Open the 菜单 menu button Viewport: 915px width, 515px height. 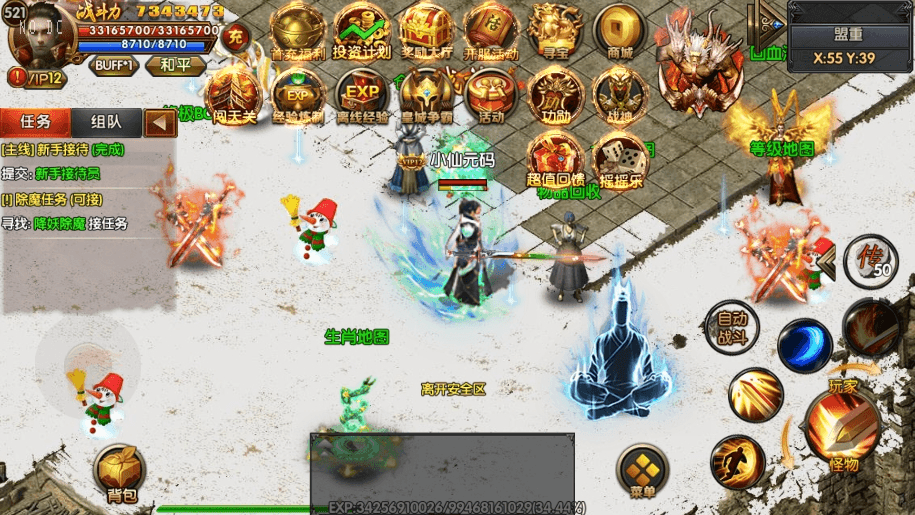pos(642,471)
